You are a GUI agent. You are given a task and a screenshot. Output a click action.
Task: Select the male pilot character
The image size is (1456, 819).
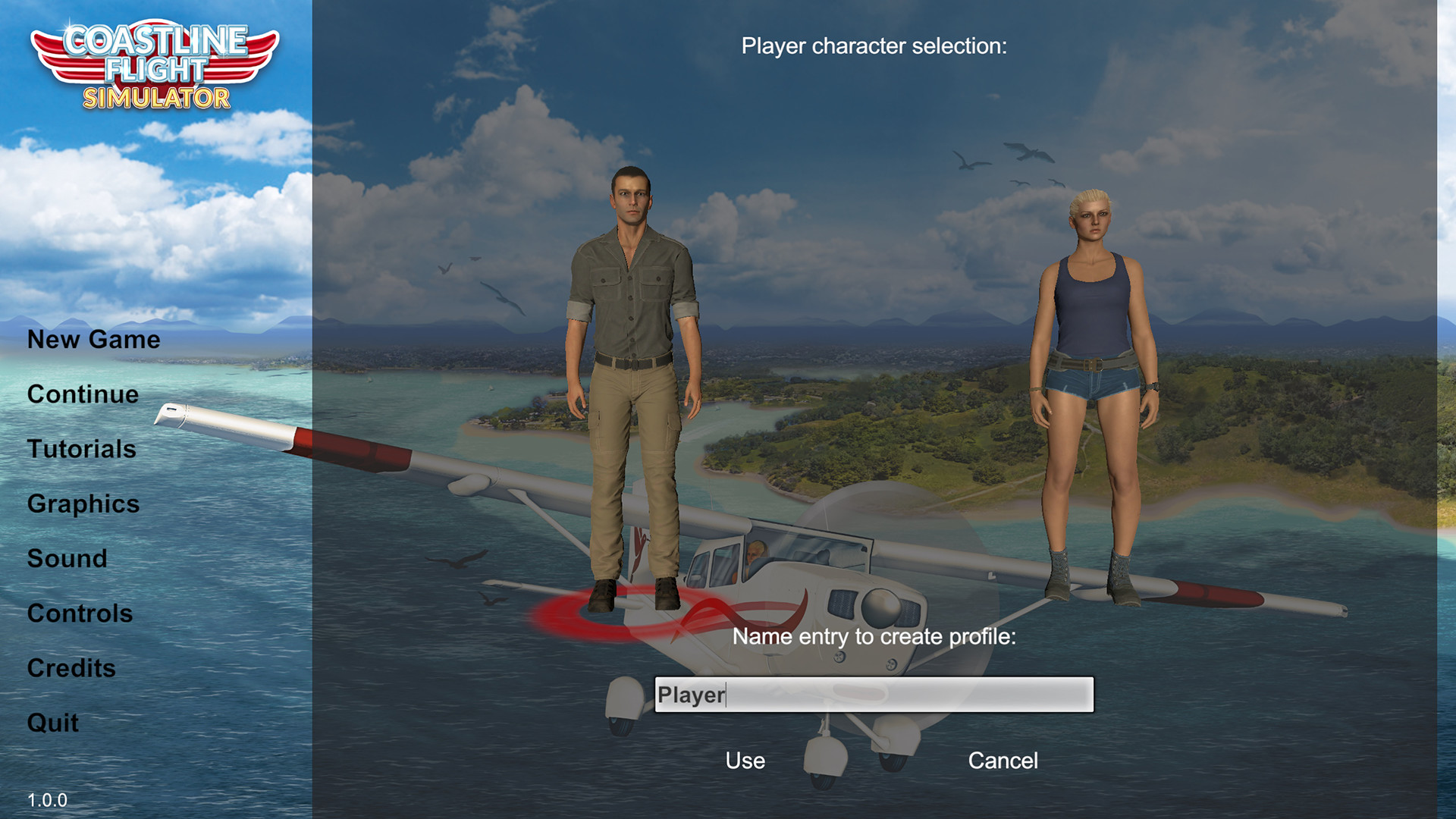(635, 341)
